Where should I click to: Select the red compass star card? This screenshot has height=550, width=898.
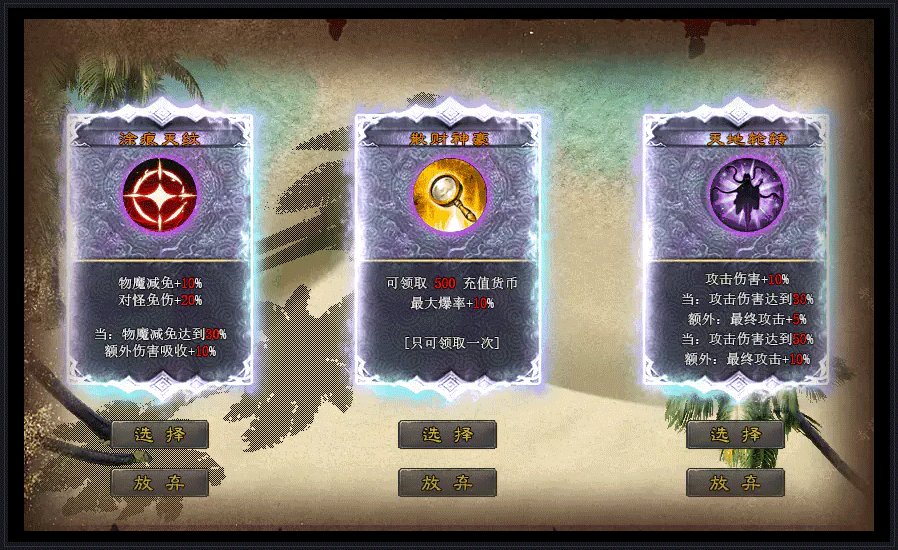coord(160,250)
